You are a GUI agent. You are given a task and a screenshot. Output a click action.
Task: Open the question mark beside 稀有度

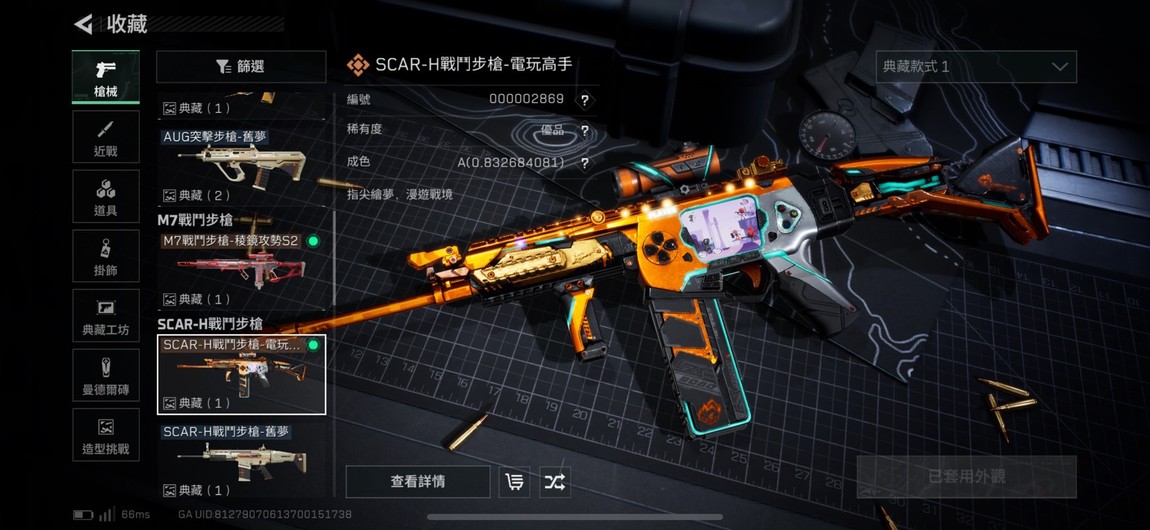(x=584, y=131)
